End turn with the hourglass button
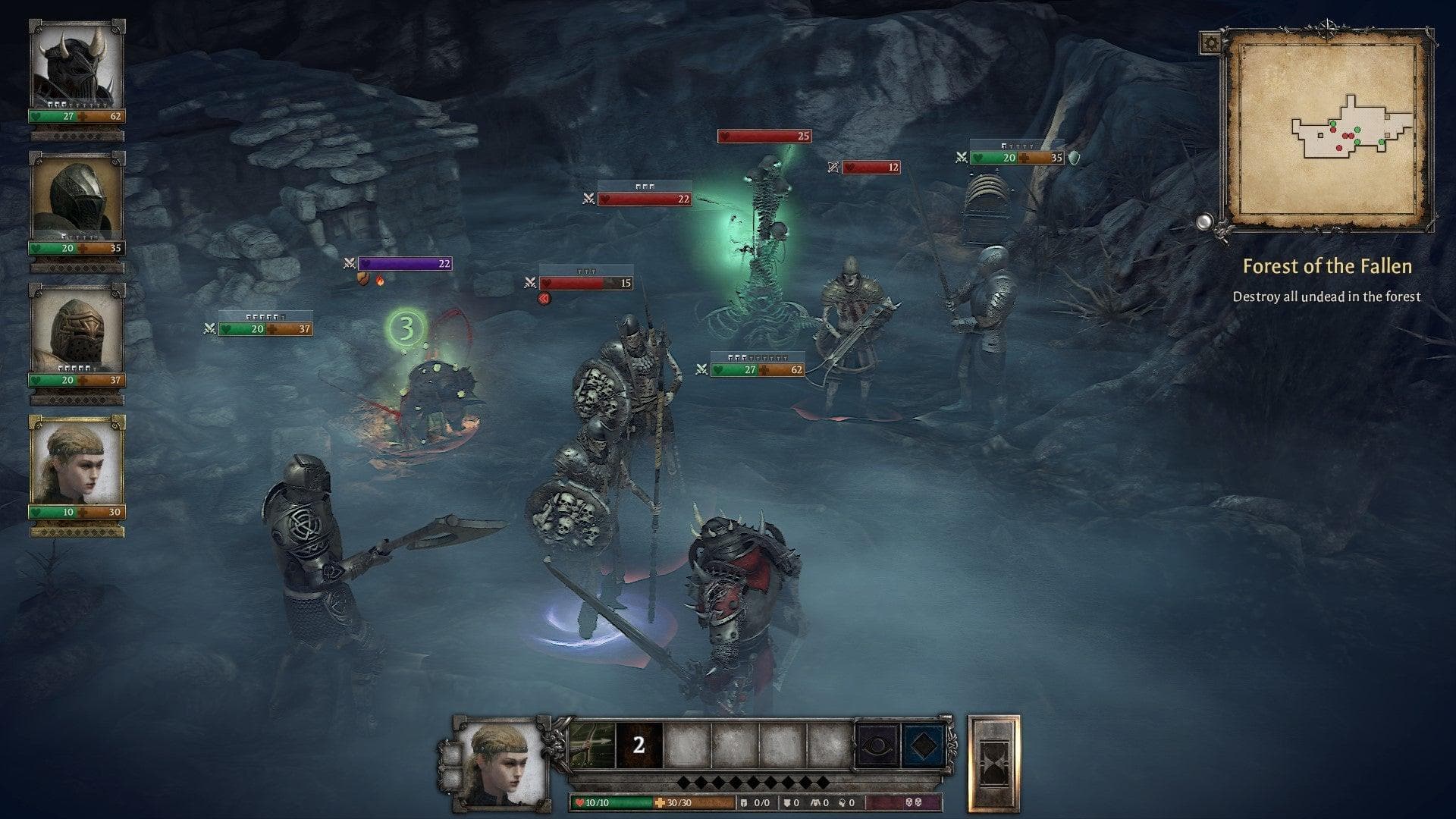 point(993,763)
